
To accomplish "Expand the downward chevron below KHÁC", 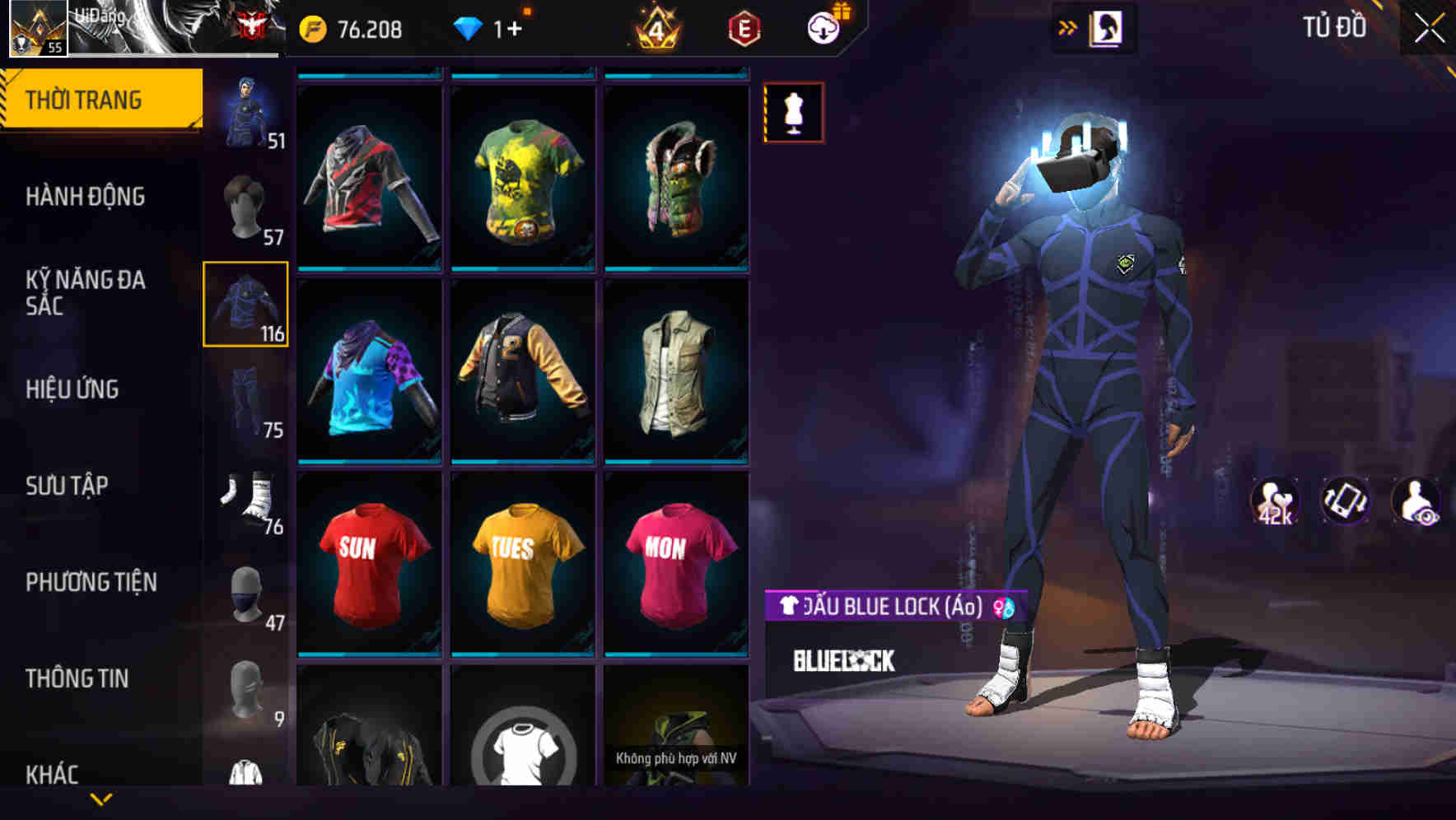I will 99,797.
